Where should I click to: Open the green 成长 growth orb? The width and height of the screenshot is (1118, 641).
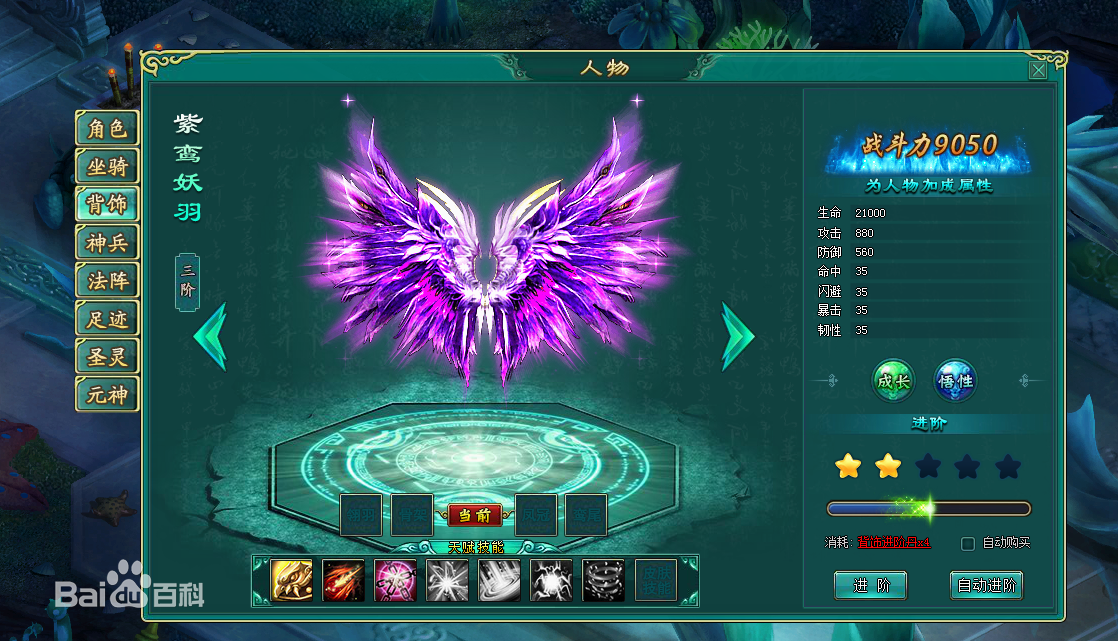[x=893, y=381]
